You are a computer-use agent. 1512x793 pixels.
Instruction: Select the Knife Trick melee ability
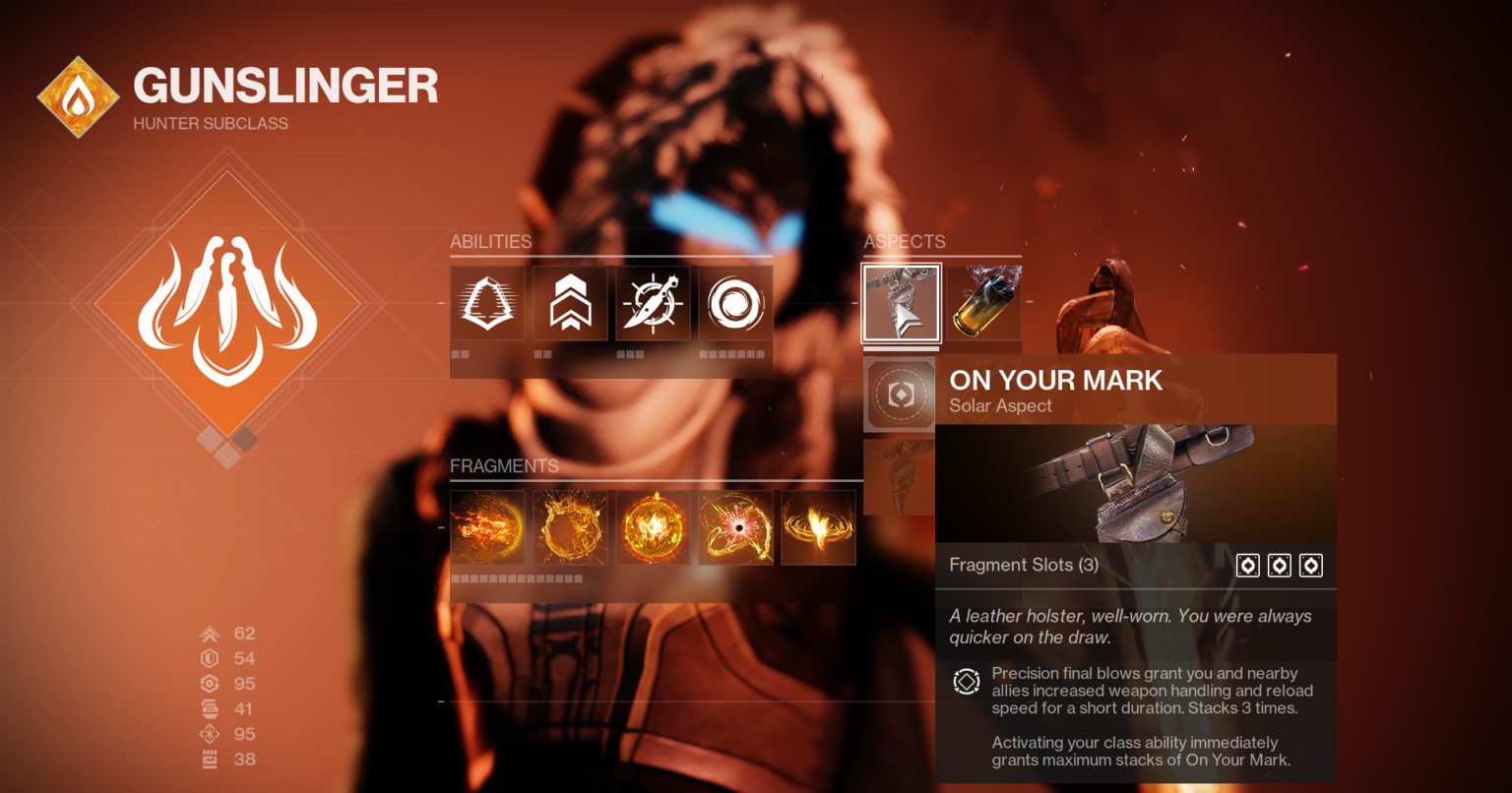(653, 305)
